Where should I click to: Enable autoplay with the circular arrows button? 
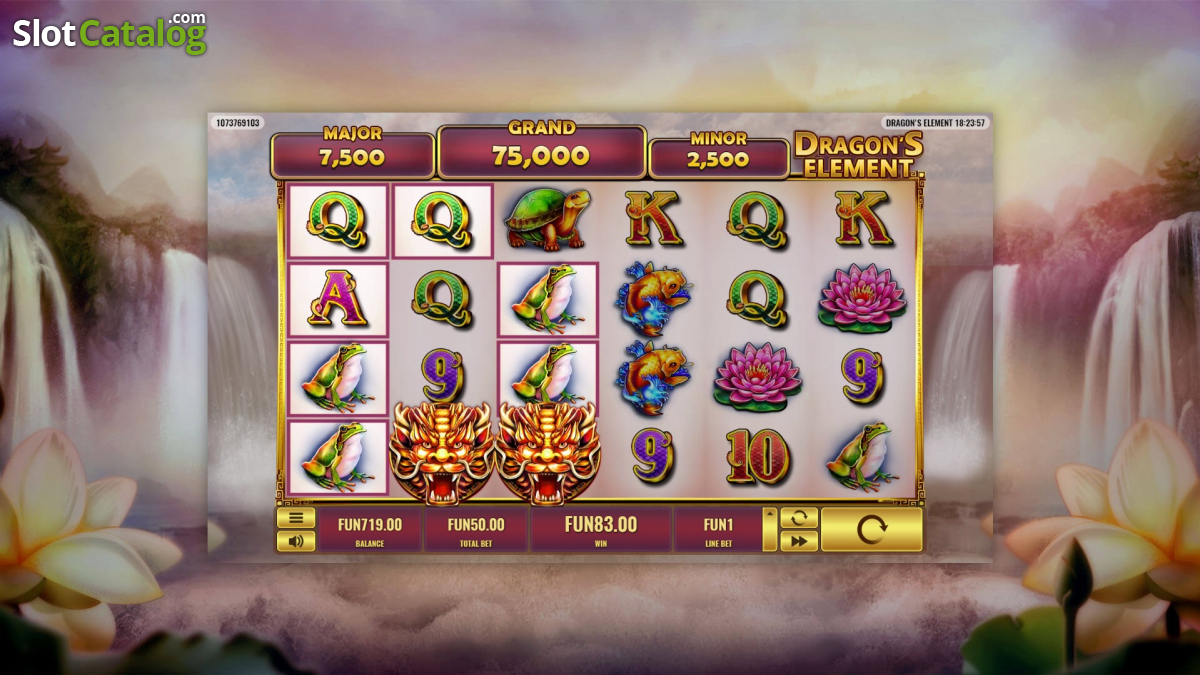pyautogui.click(x=799, y=518)
